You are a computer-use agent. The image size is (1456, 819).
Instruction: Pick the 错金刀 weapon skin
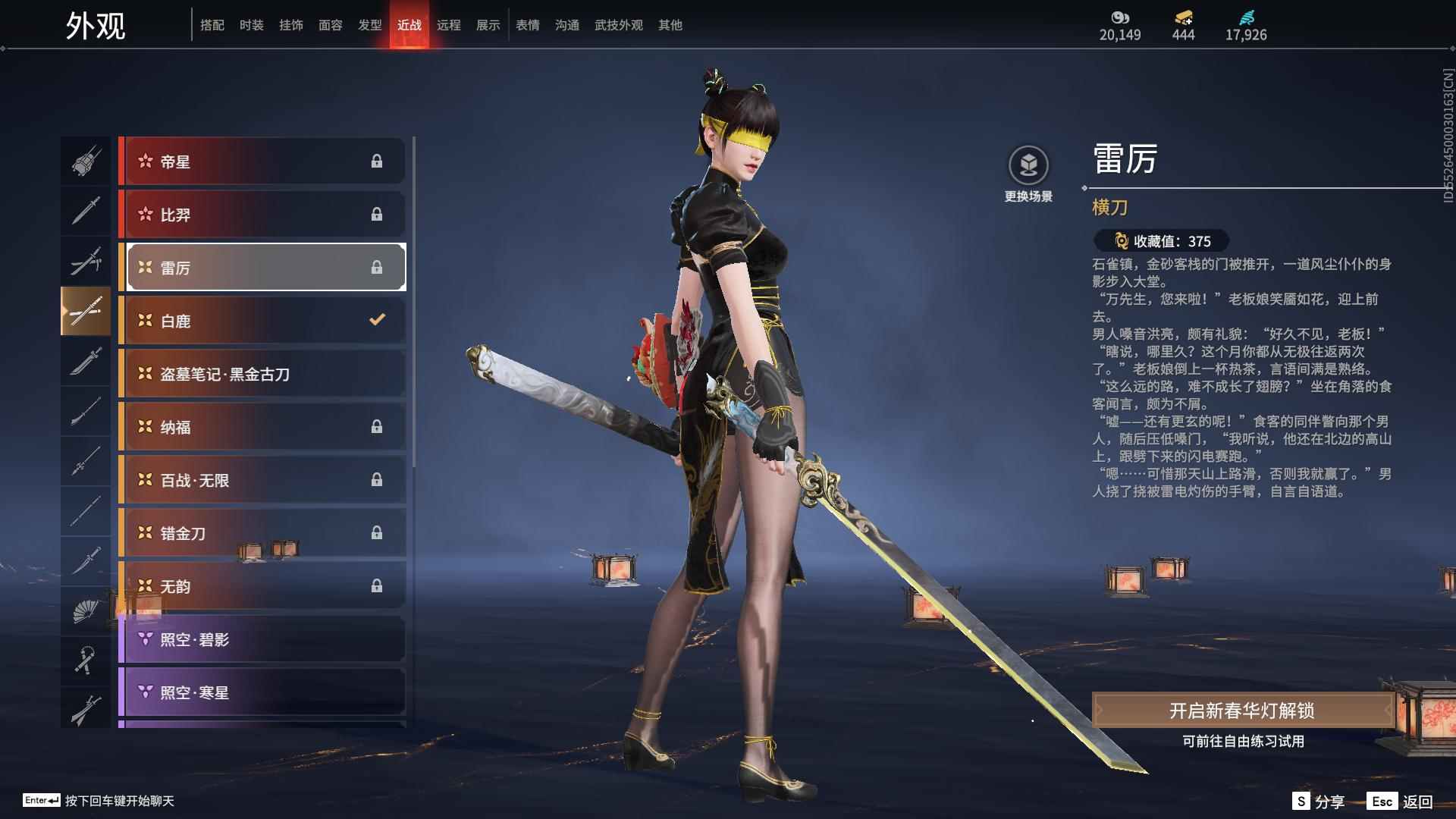pyautogui.click(x=262, y=533)
